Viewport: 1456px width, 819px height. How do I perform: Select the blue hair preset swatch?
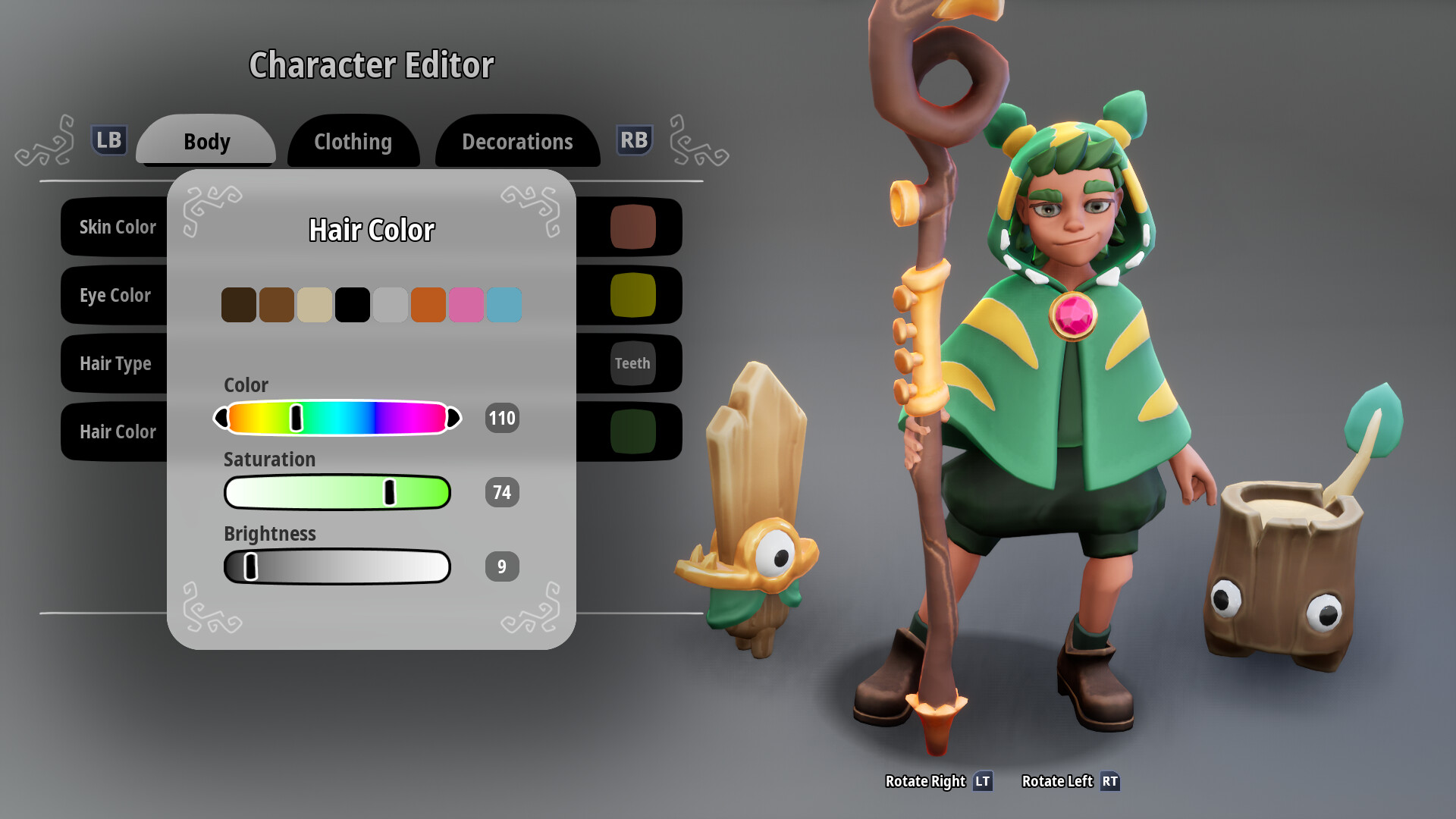(x=504, y=304)
